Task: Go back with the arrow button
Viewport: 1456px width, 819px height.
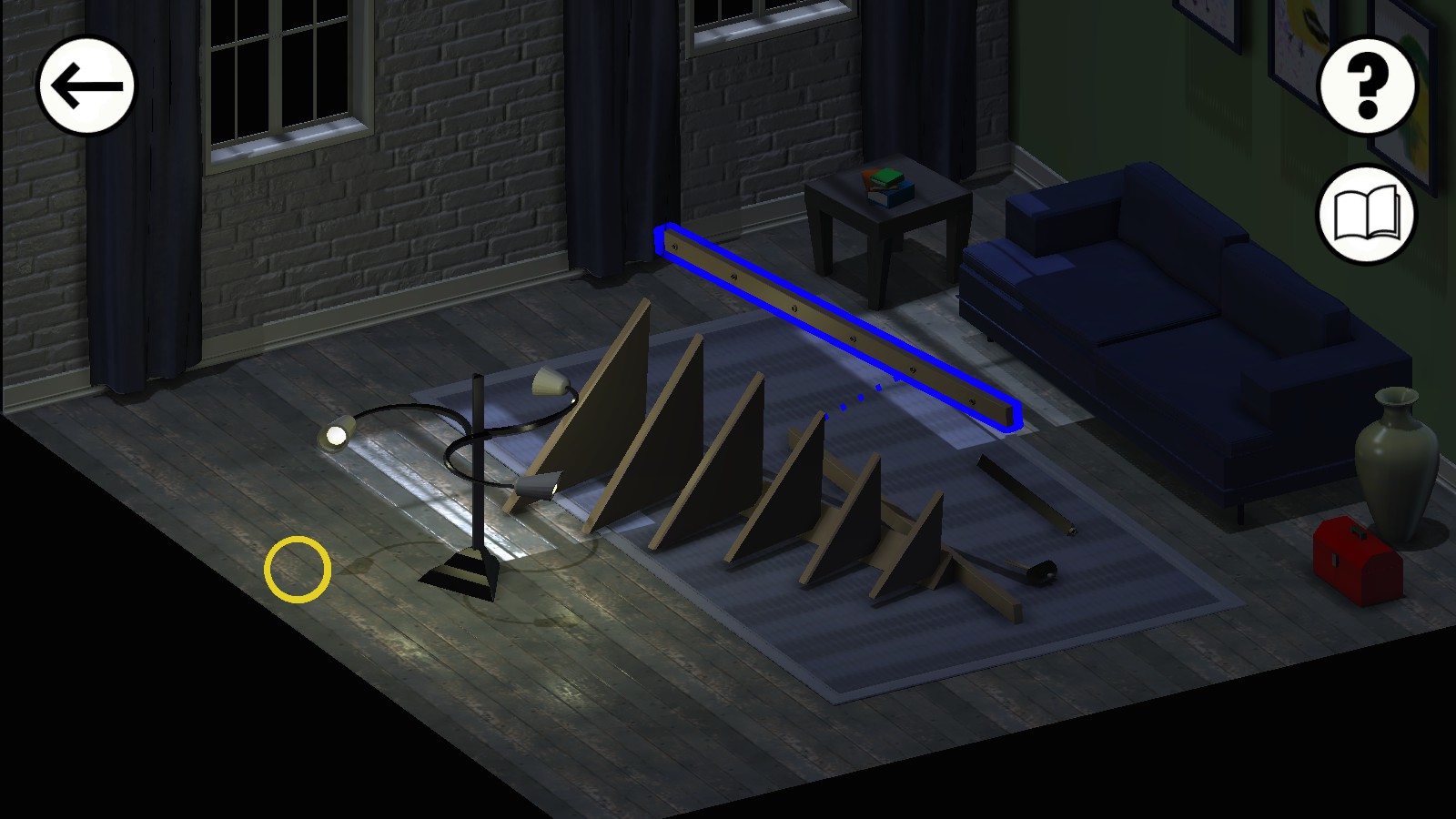Action: click(x=86, y=86)
